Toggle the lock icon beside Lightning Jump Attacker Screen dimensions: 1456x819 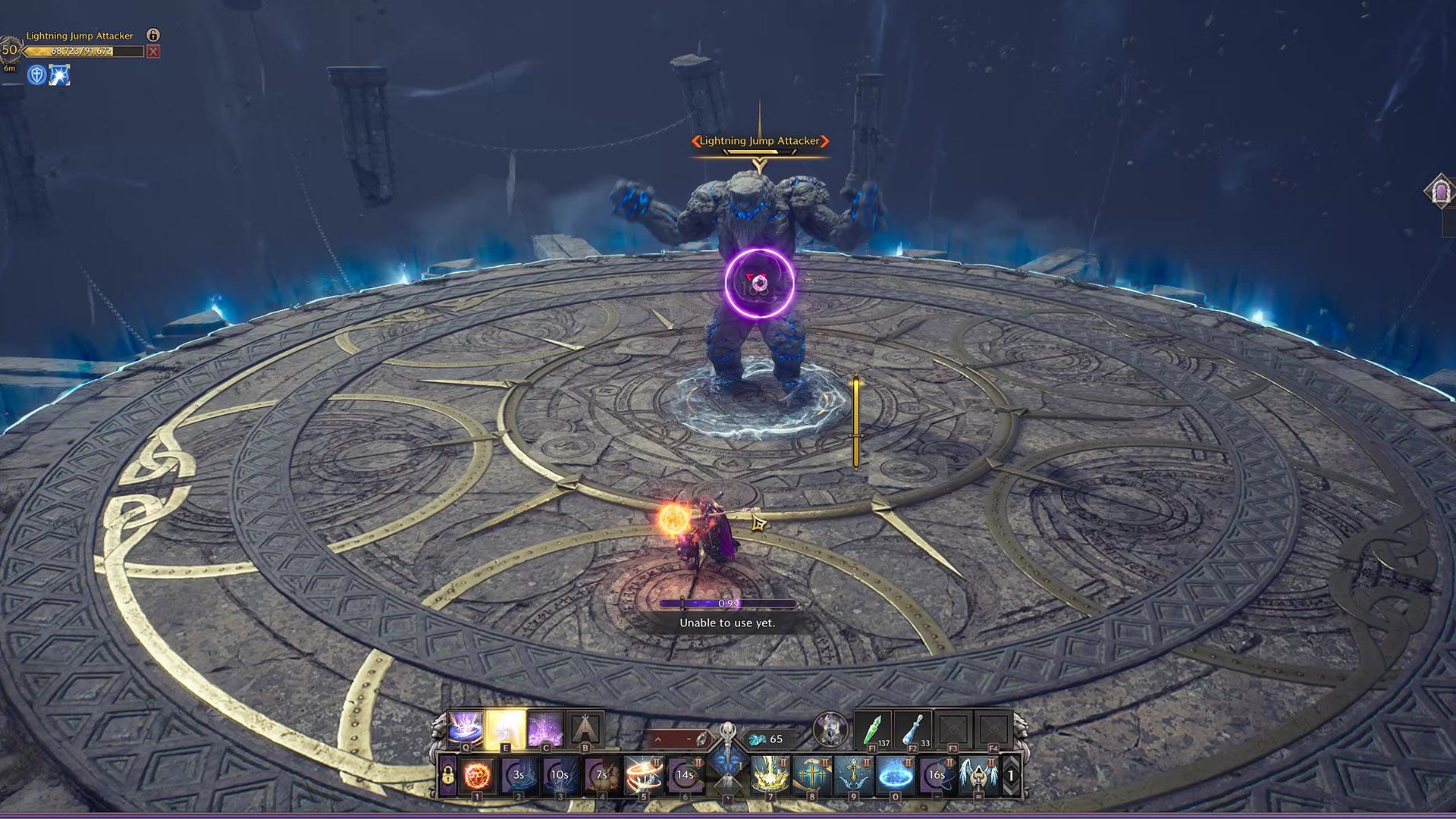point(153,35)
